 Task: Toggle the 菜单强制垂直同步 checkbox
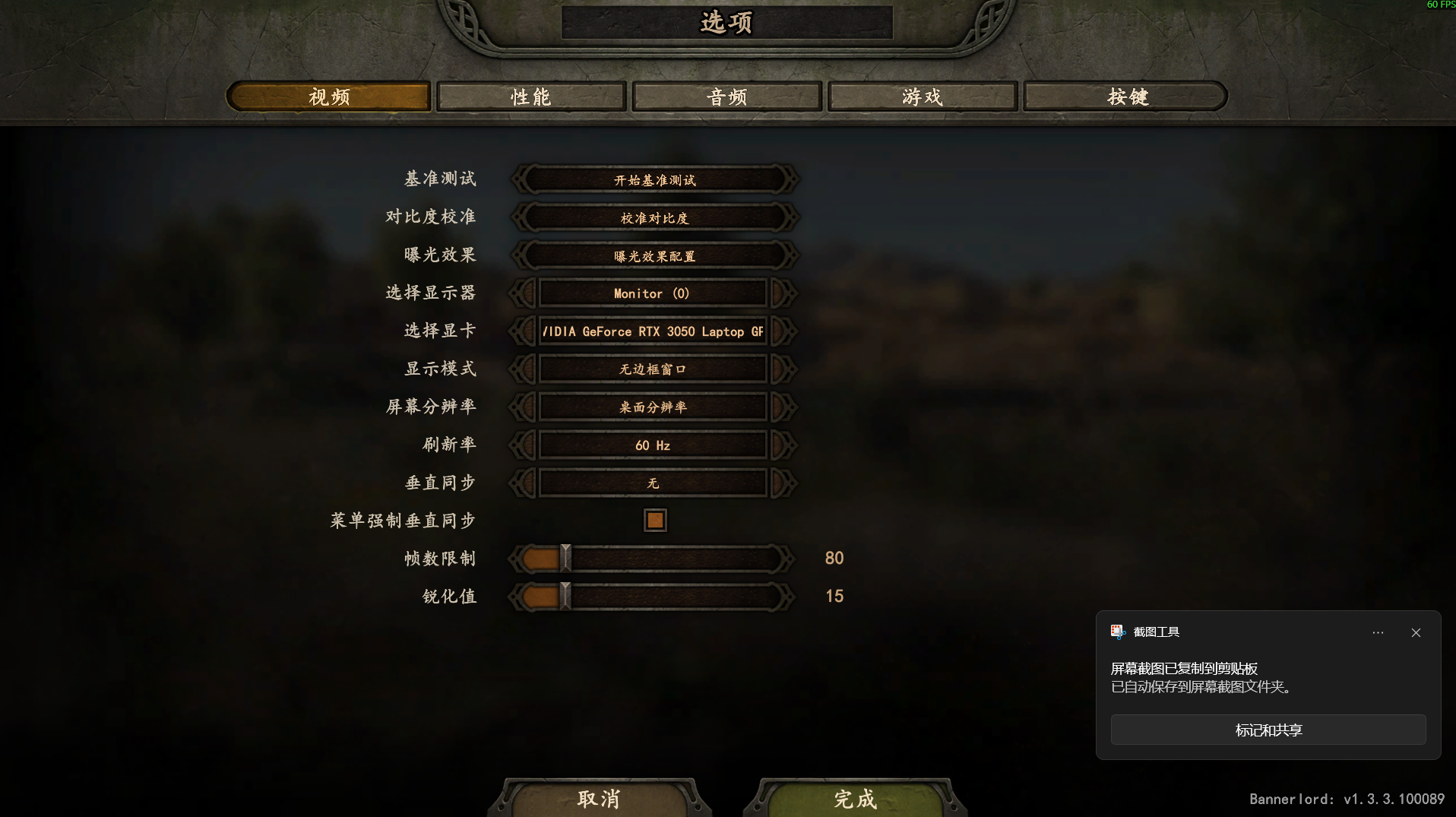click(654, 520)
